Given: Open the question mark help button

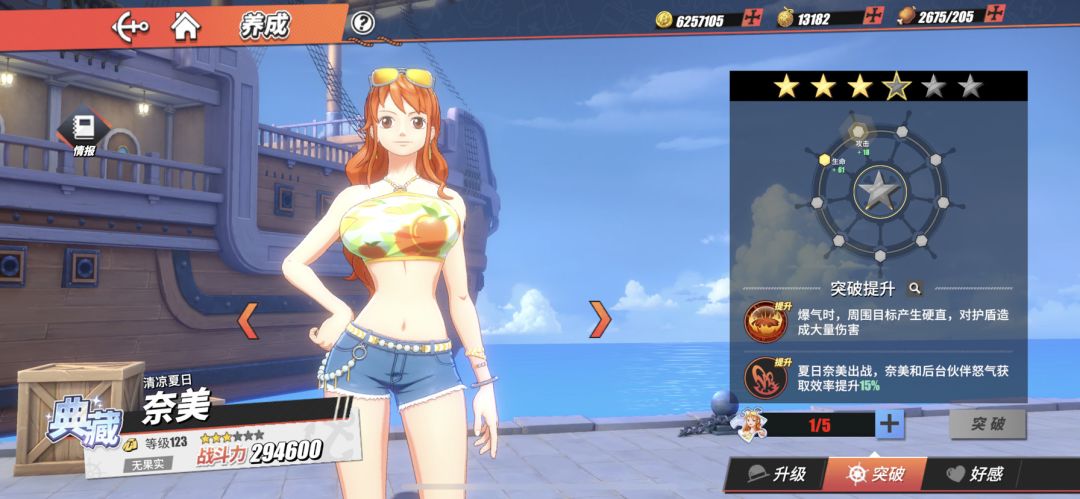Looking at the screenshot, I should coord(363,22).
